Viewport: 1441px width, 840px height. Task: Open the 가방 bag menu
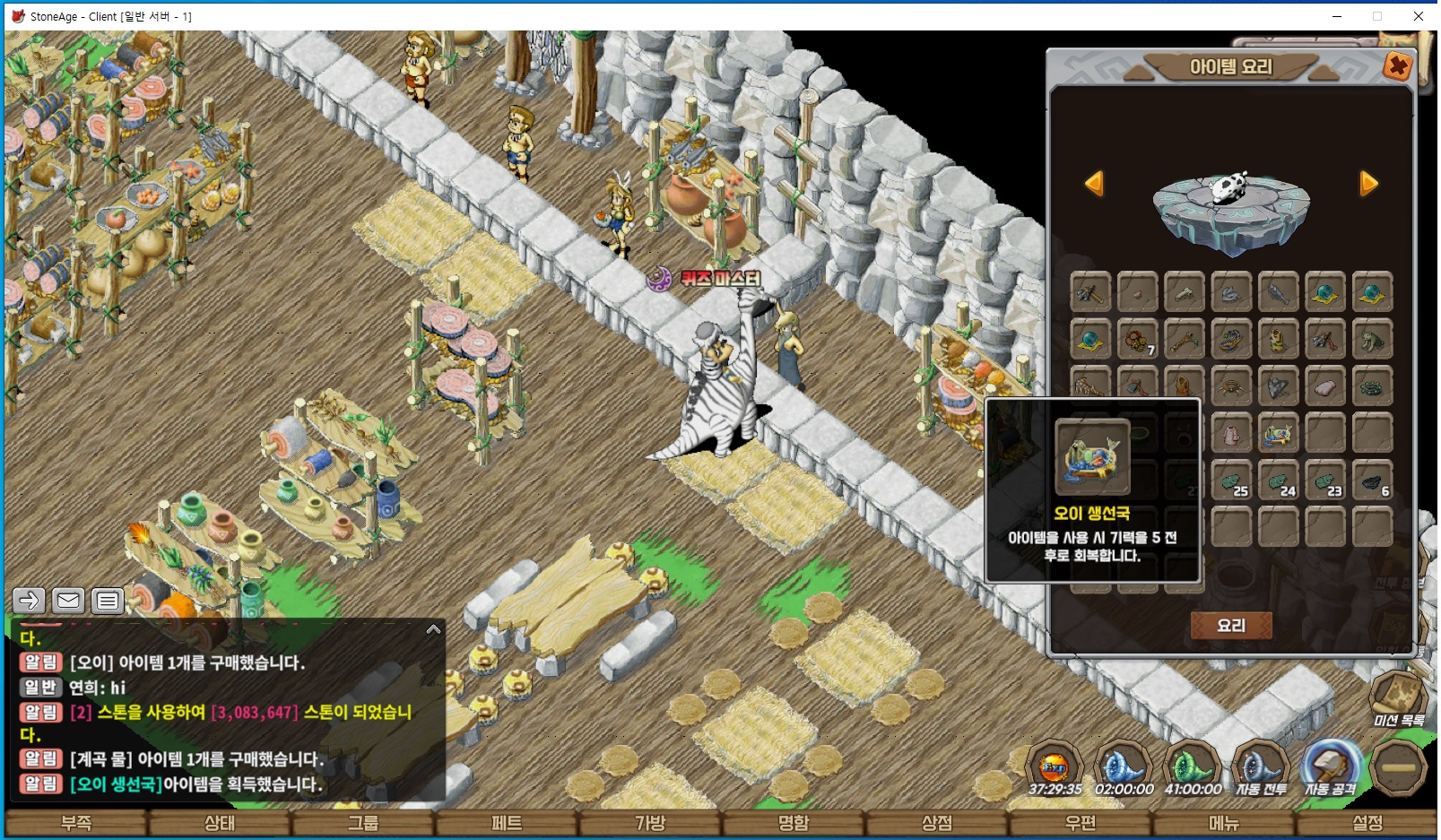click(x=650, y=823)
